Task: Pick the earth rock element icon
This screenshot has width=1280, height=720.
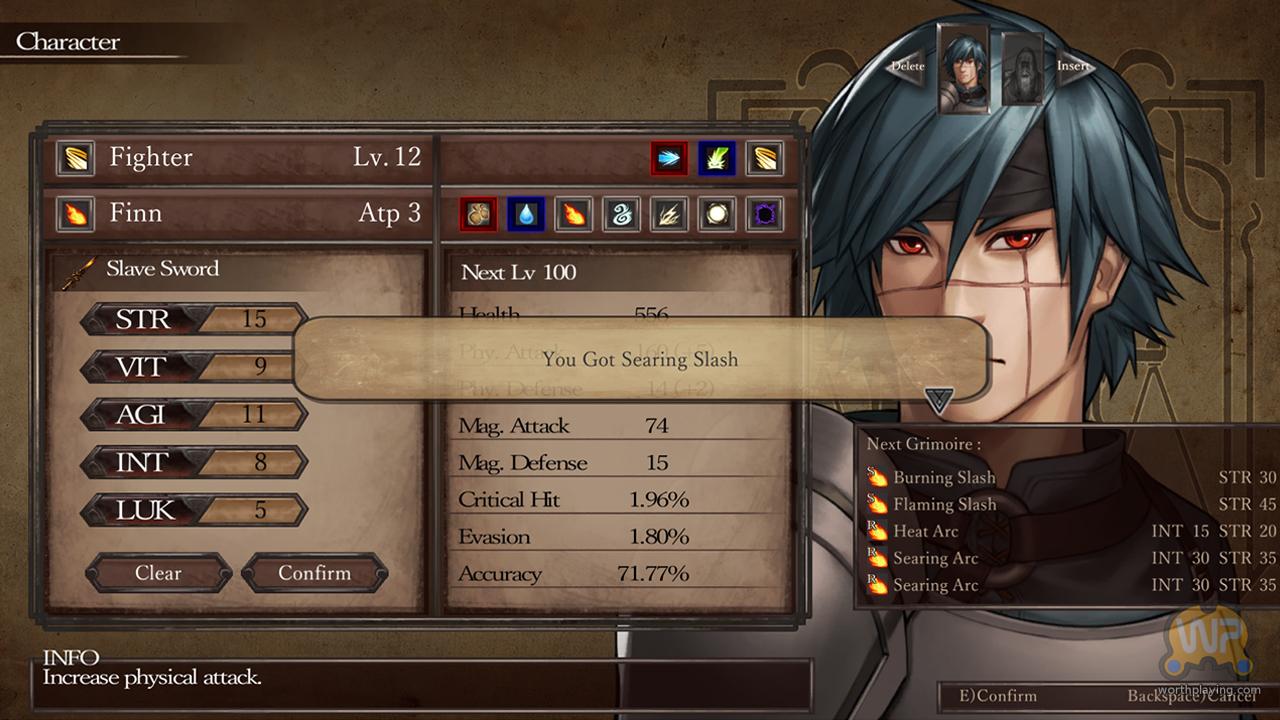Action: pos(478,214)
